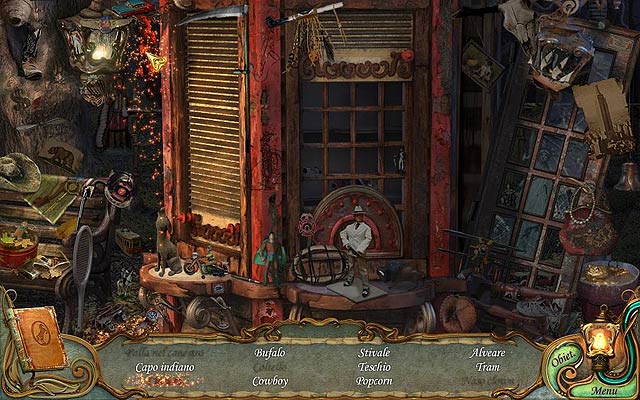The width and height of the screenshot is (640, 400).
Task: Click the round Obiet button
Action: 561,361
